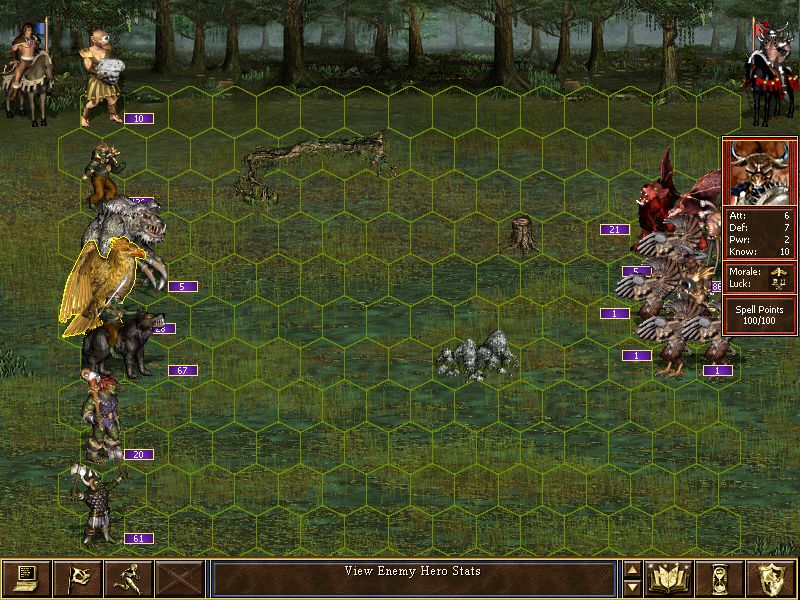
Task: Surrender using the white flag button
Action: click(77, 577)
